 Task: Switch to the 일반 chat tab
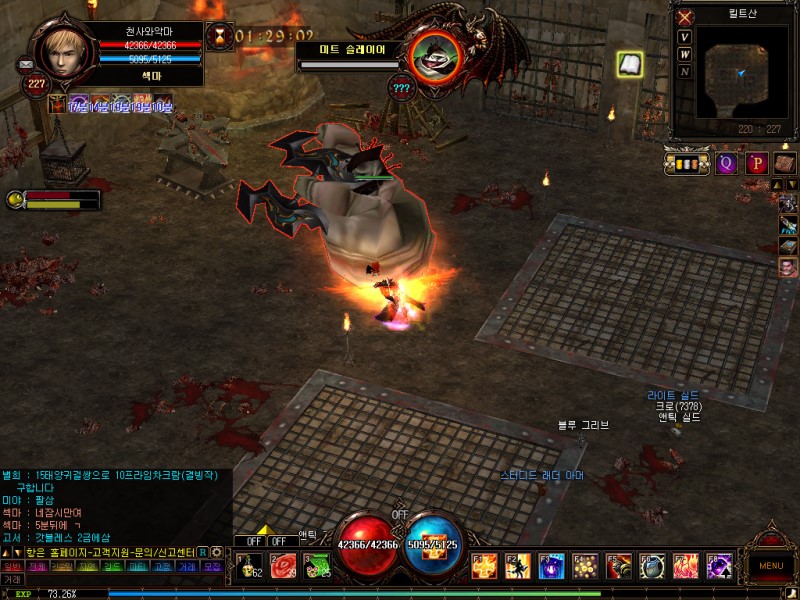coord(12,566)
